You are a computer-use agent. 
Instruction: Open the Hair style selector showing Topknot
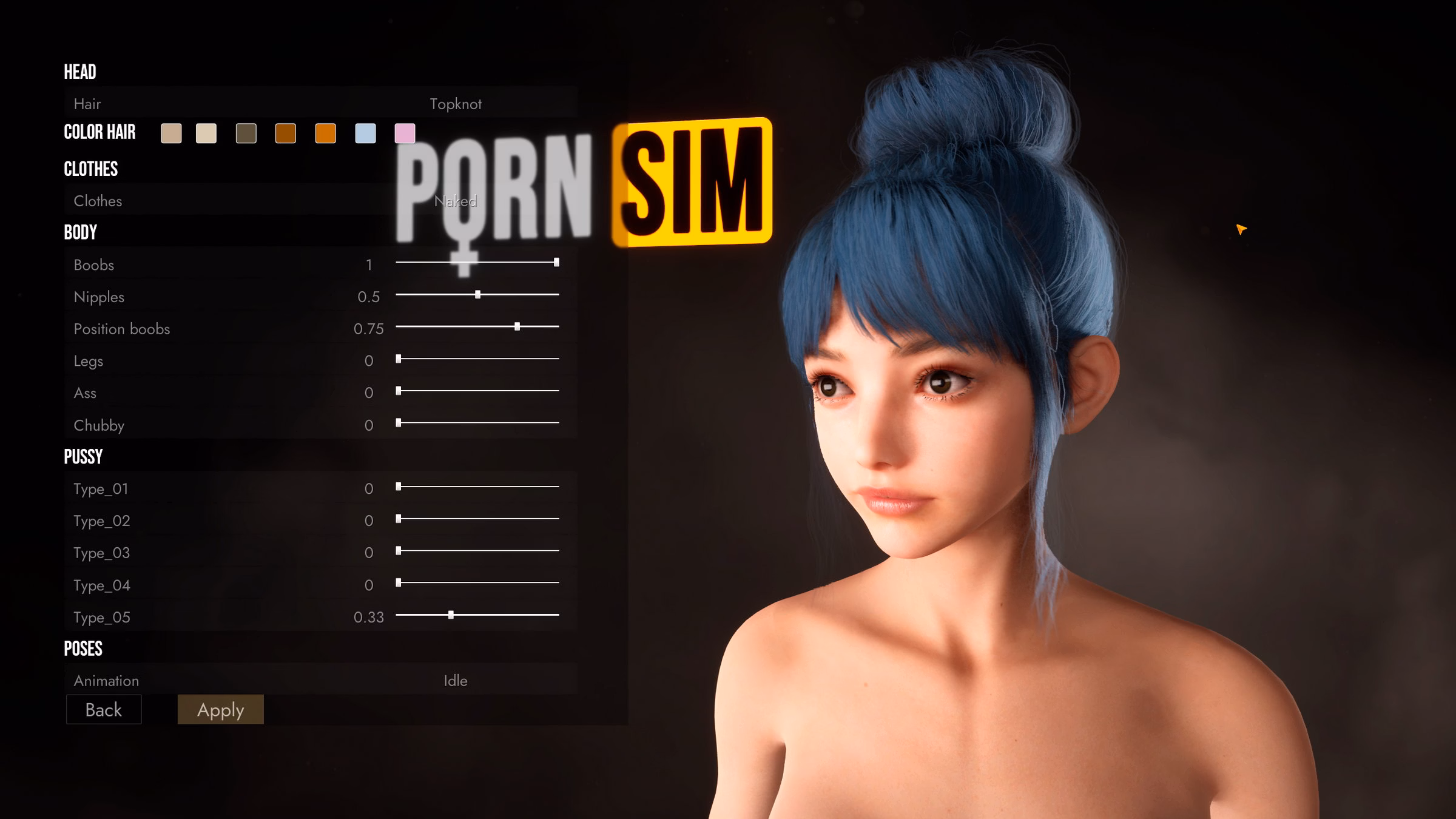455,104
